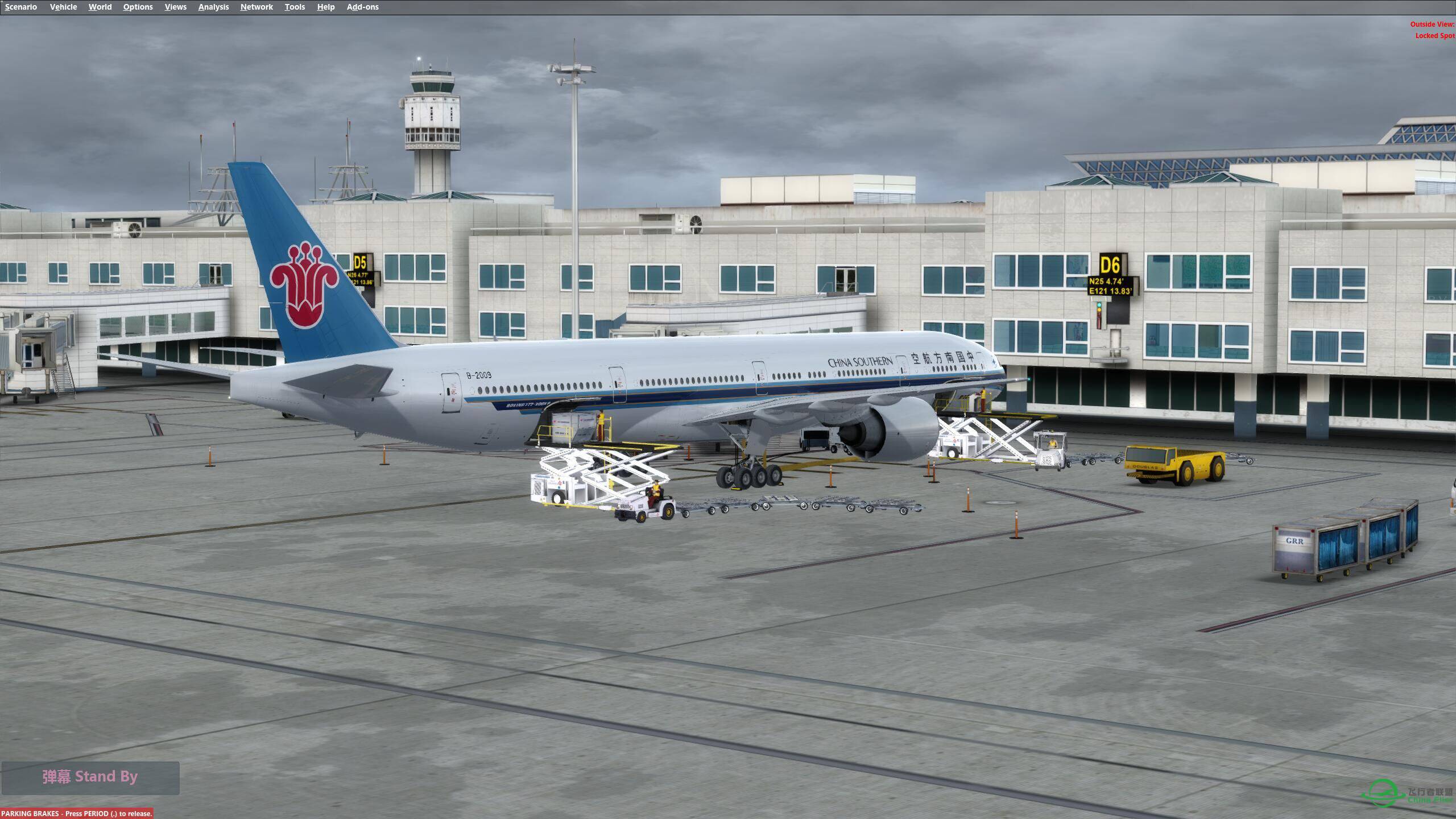This screenshot has width=1456, height=819.
Task: Open the Help menu
Action: coord(325,6)
